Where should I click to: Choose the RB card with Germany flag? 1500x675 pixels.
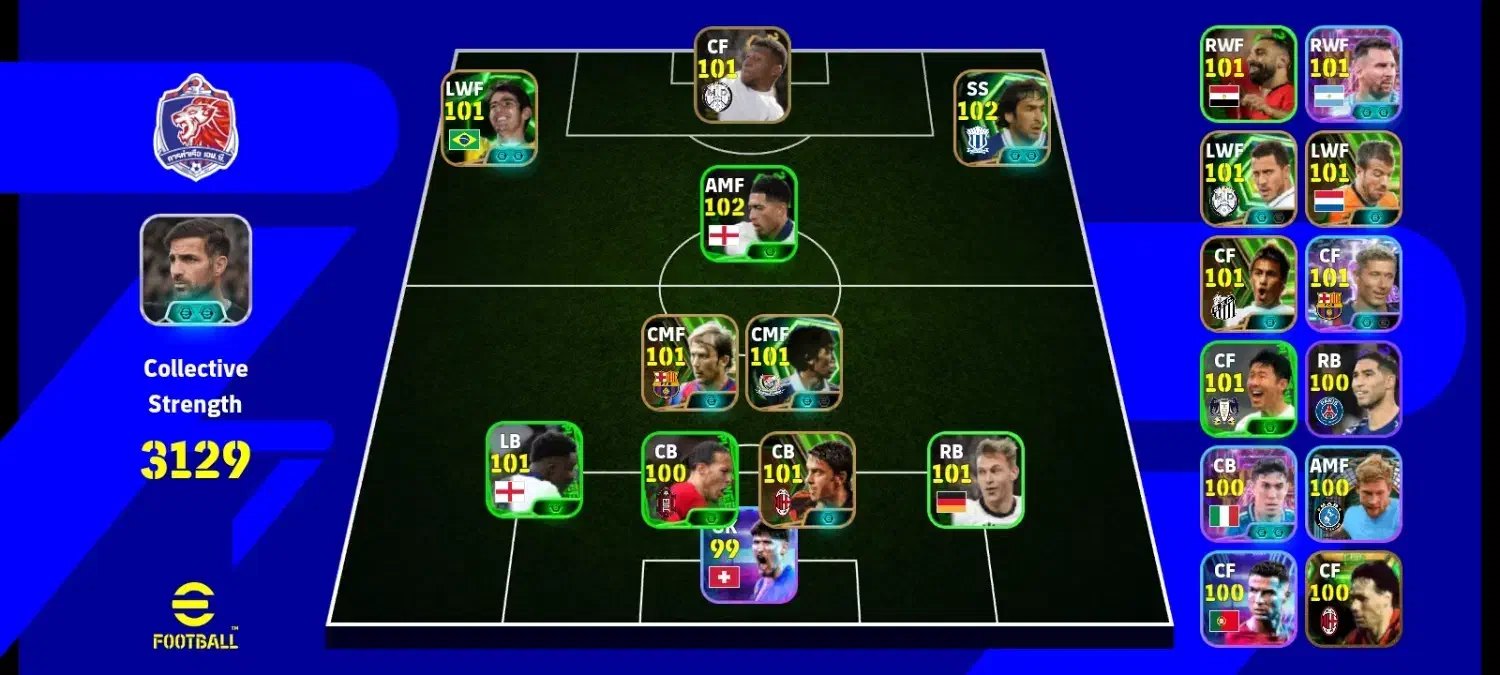(x=975, y=479)
